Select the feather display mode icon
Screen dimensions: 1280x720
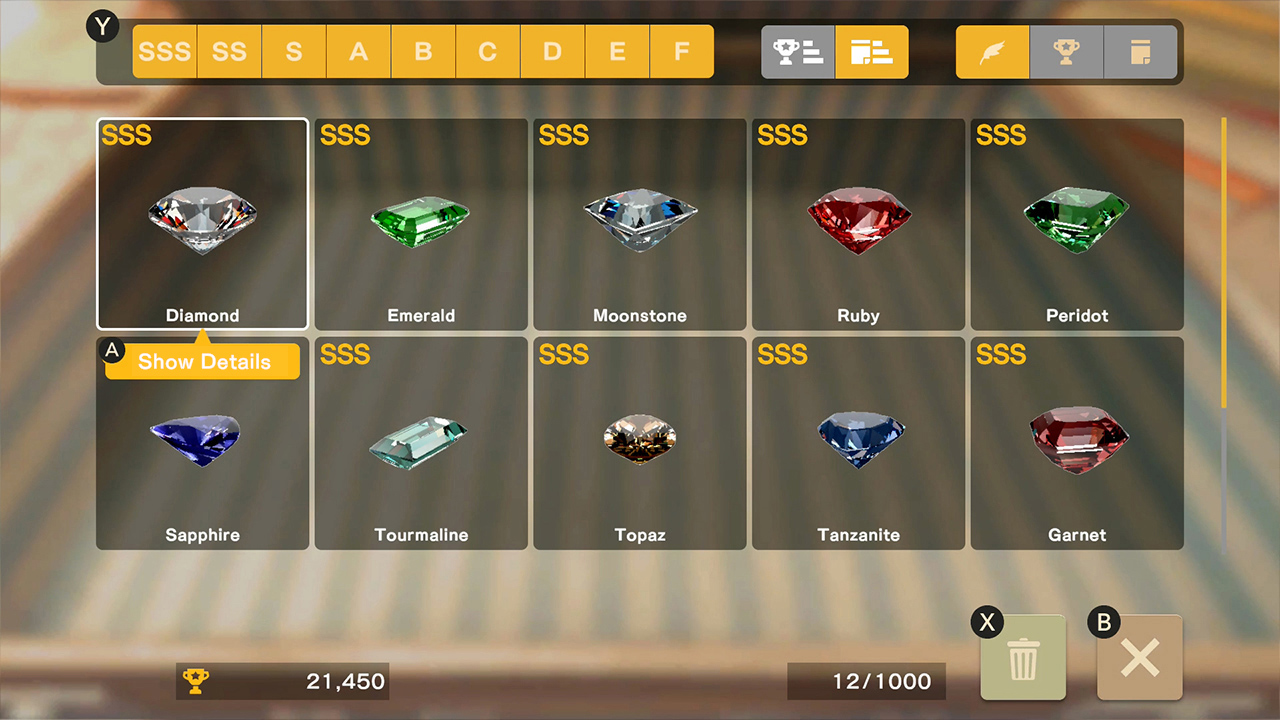click(991, 51)
